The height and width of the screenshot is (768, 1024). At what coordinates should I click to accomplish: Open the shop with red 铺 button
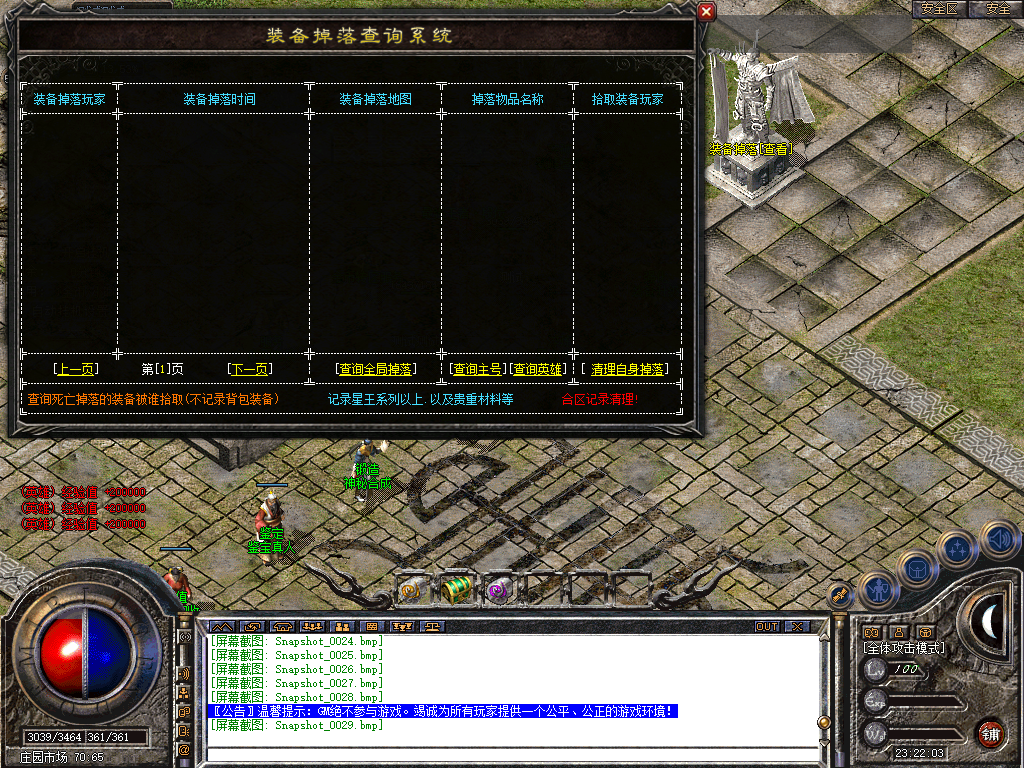(990, 733)
